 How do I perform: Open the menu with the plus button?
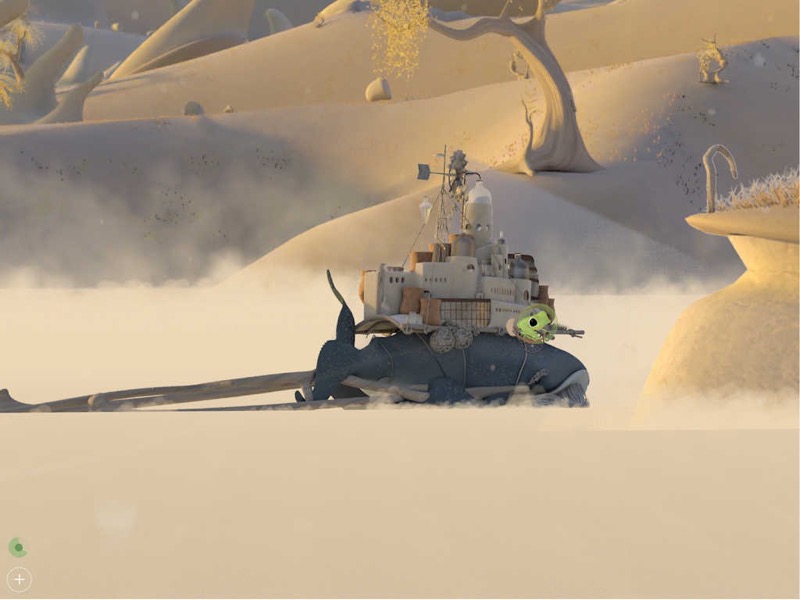tap(19, 579)
